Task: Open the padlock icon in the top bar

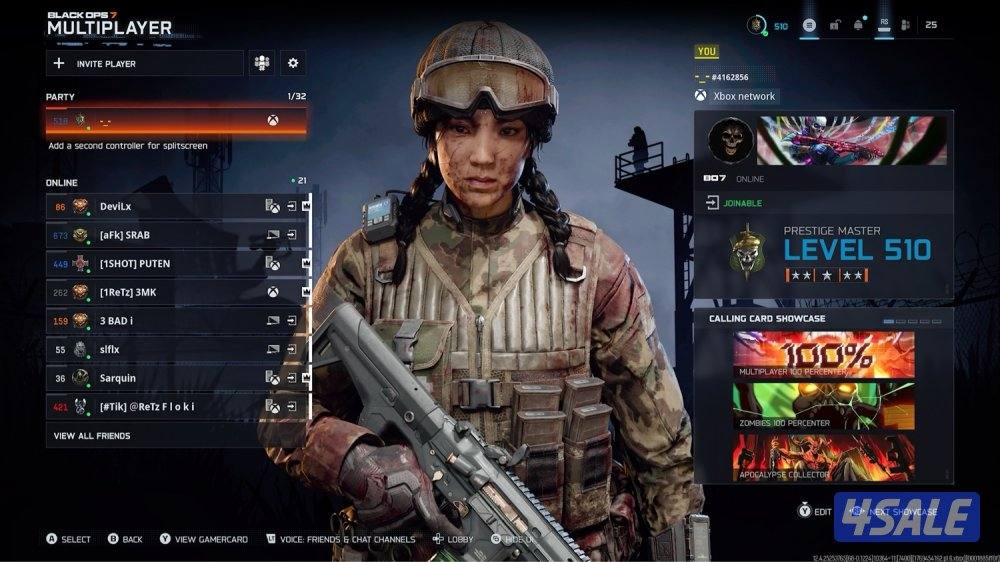Action: pos(834,25)
